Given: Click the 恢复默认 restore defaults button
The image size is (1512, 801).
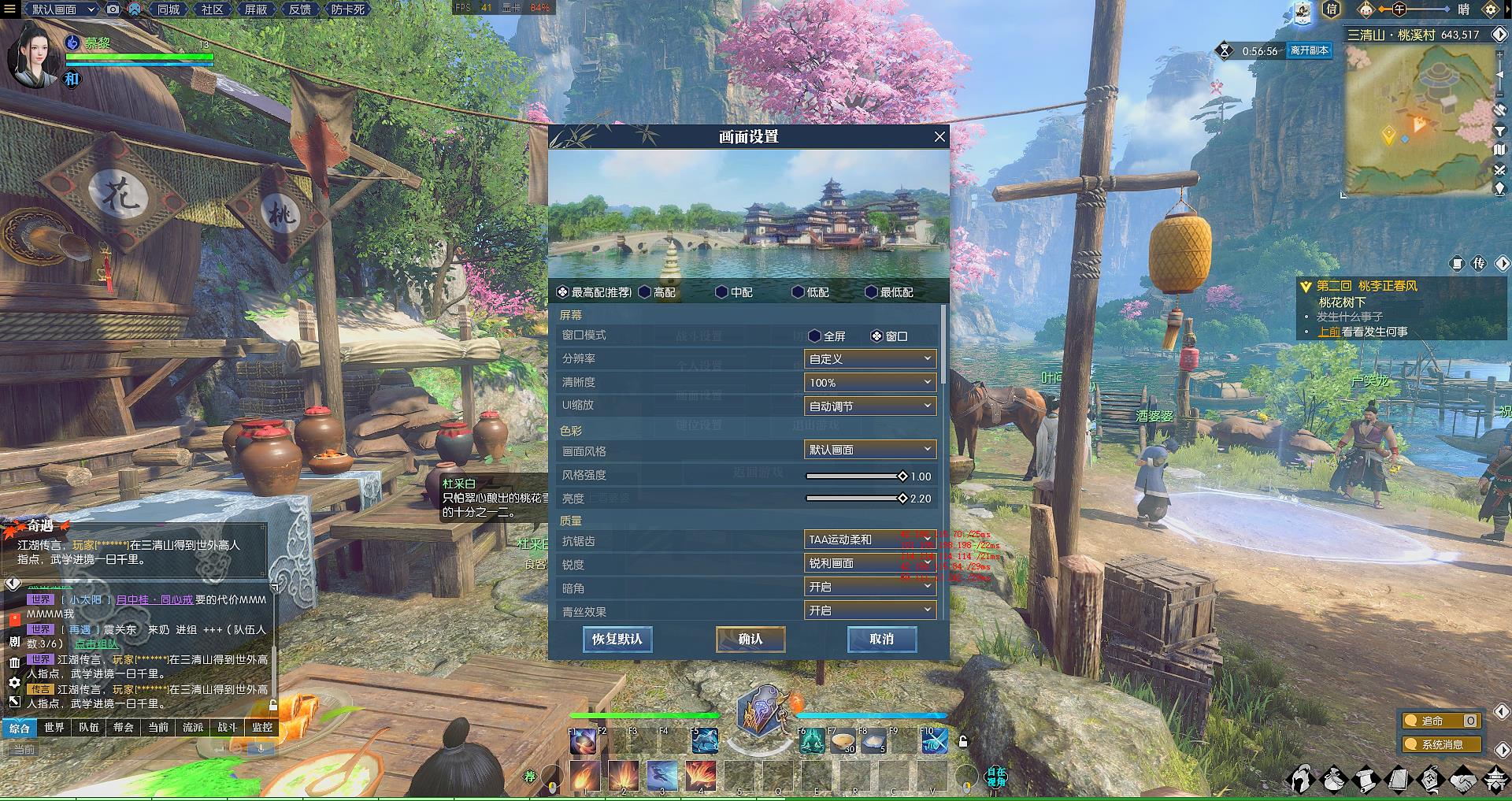Looking at the screenshot, I should (617, 639).
